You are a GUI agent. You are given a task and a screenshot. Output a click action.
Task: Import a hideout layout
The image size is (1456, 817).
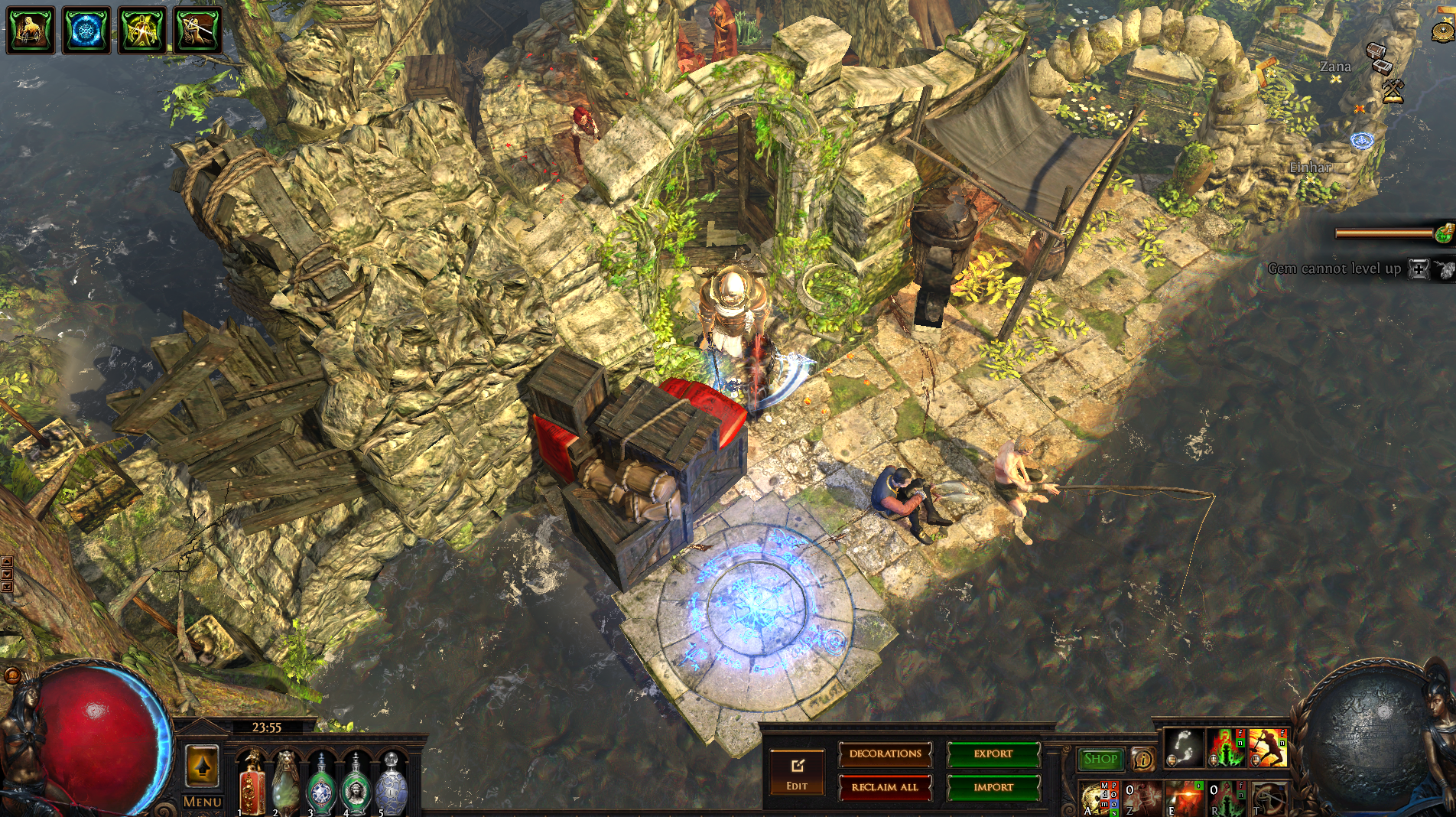pyautogui.click(x=993, y=787)
